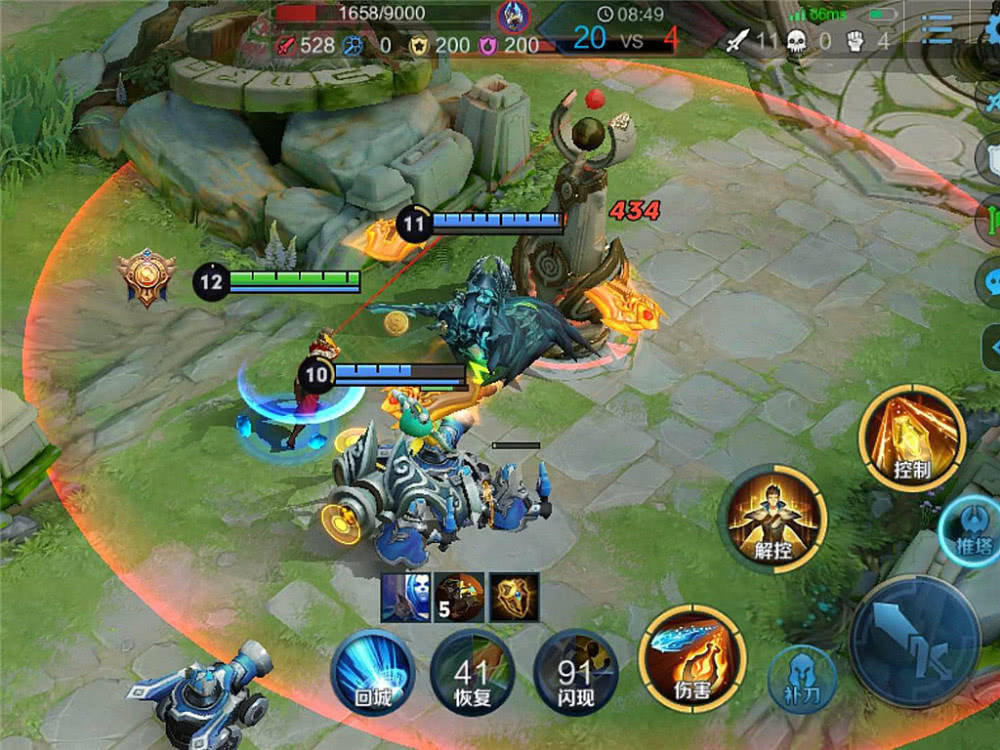Tap the bronze medal badge icon
Image resolution: width=1000 pixels, height=750 pixels.
click(147, 276)
